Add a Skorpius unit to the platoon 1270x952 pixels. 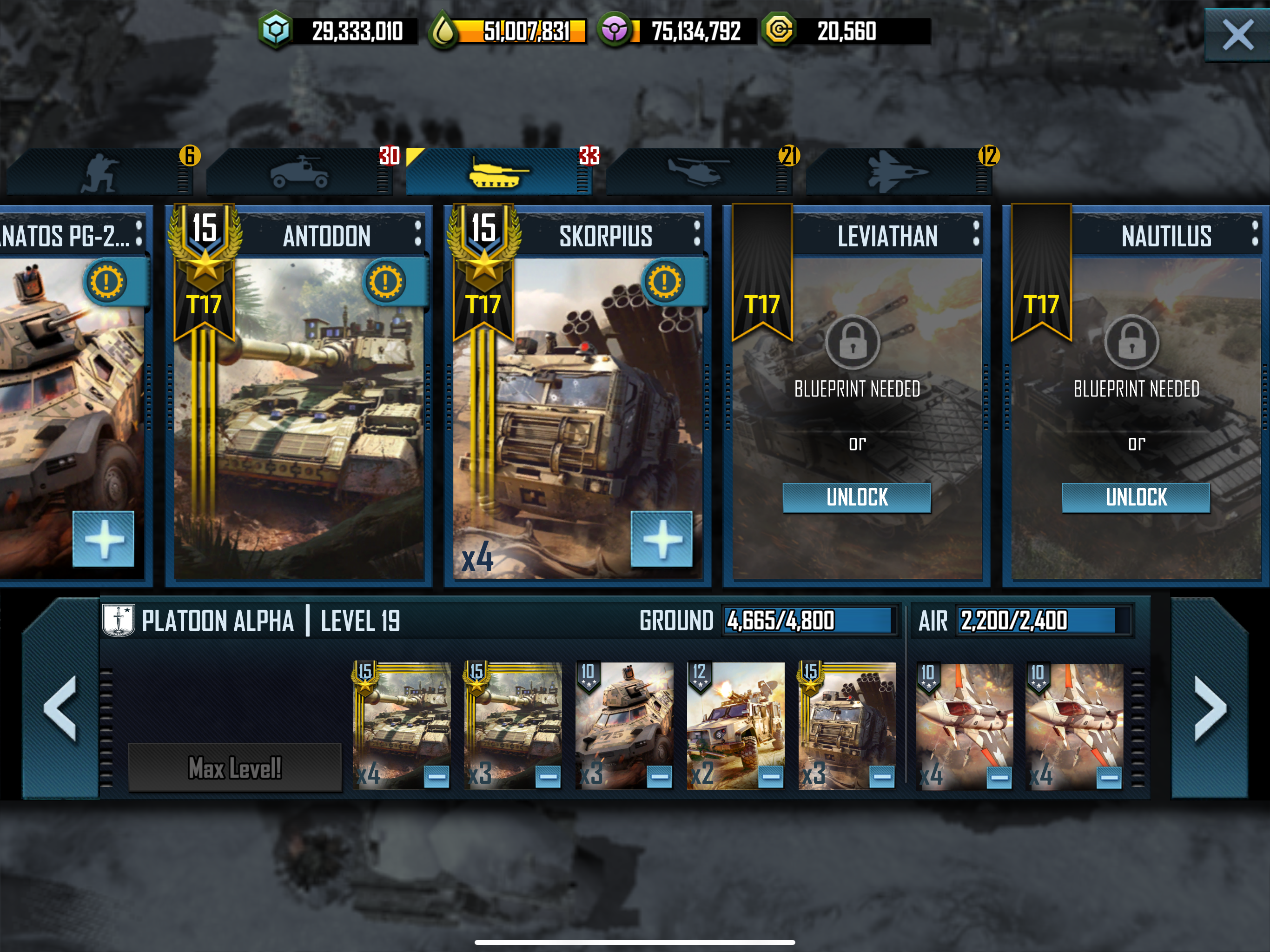pyautogui.click(x=661, y=539)
